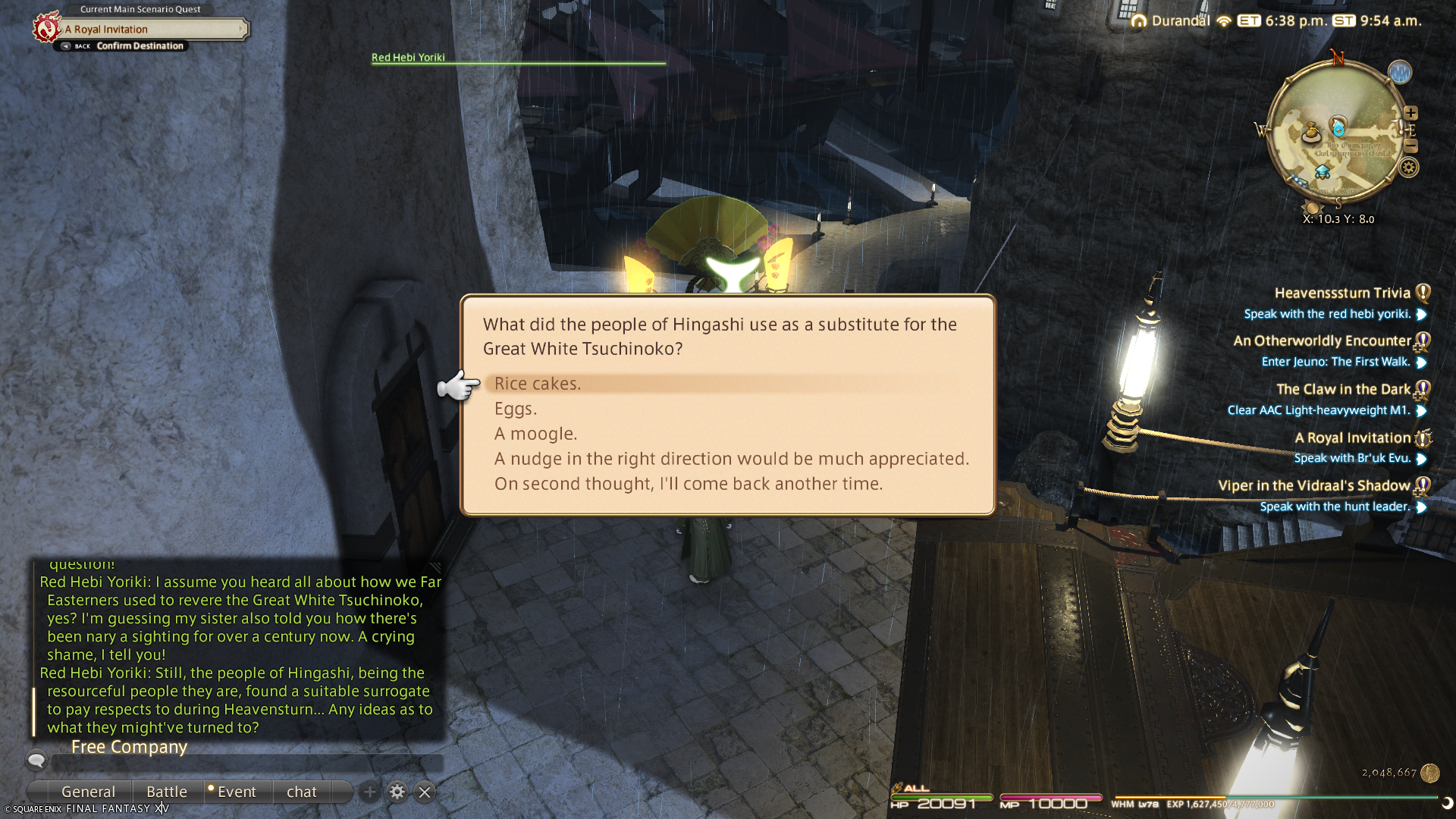
Task: Add a new chat log tab
Action: [369, 792]
